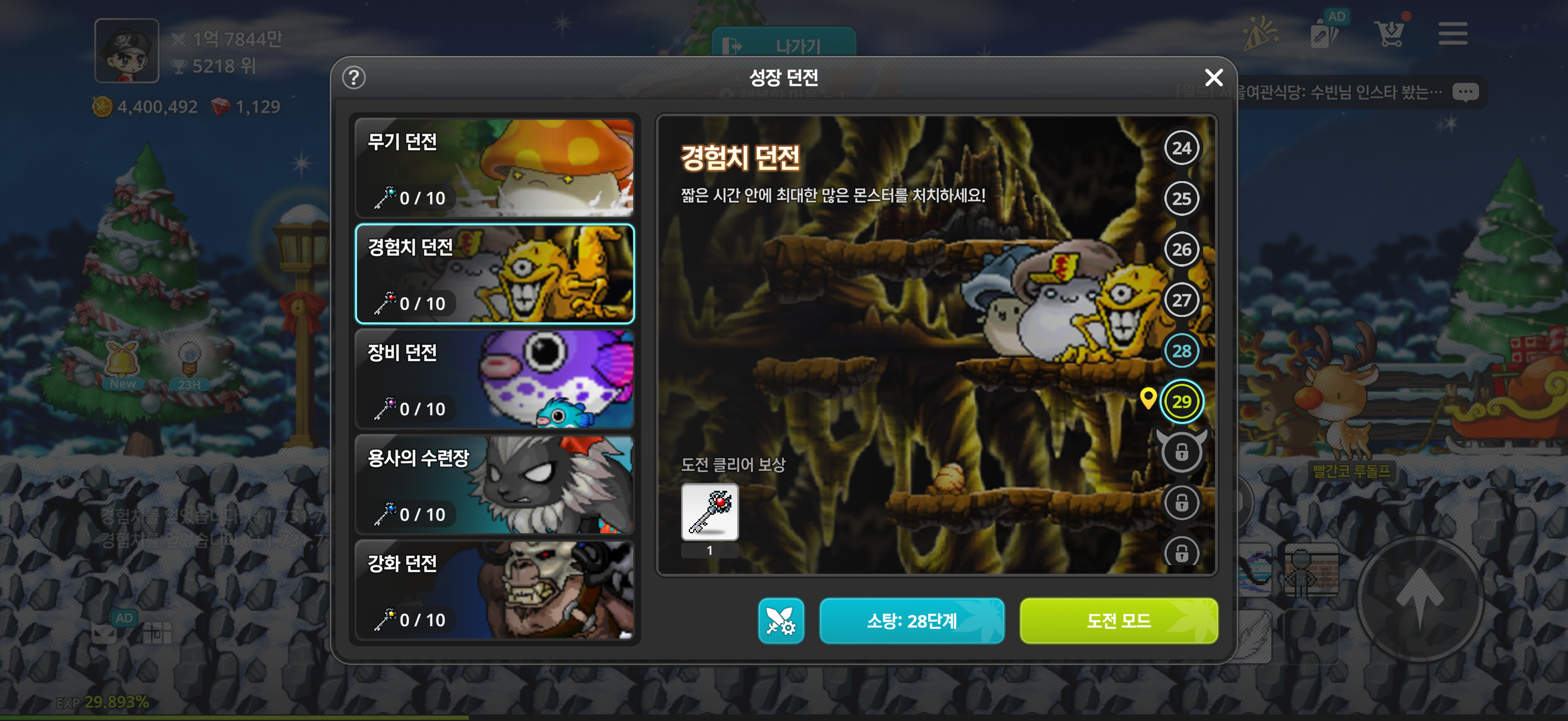This screenshot has height=721, width=1568.
Task: Open the world chat bubble icon
Action: point(1466,91)
